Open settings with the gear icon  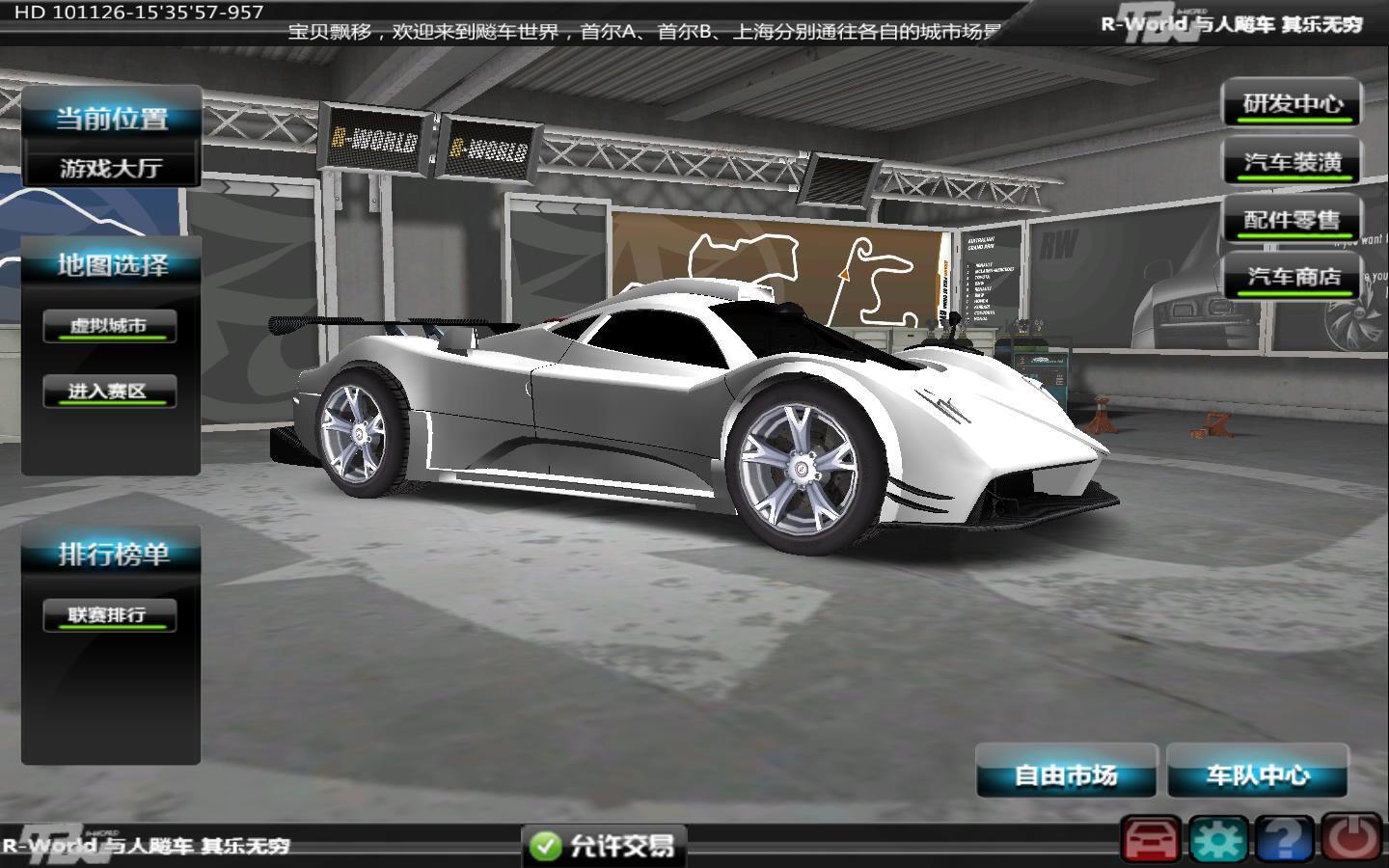(1217, 840)
